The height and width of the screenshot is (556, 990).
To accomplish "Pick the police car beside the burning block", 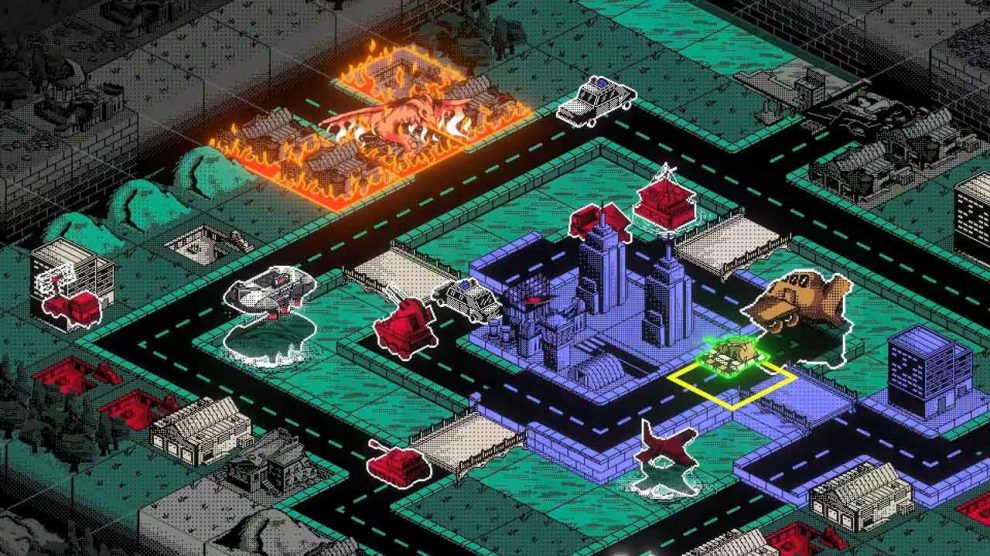I will tap(596, 101).
